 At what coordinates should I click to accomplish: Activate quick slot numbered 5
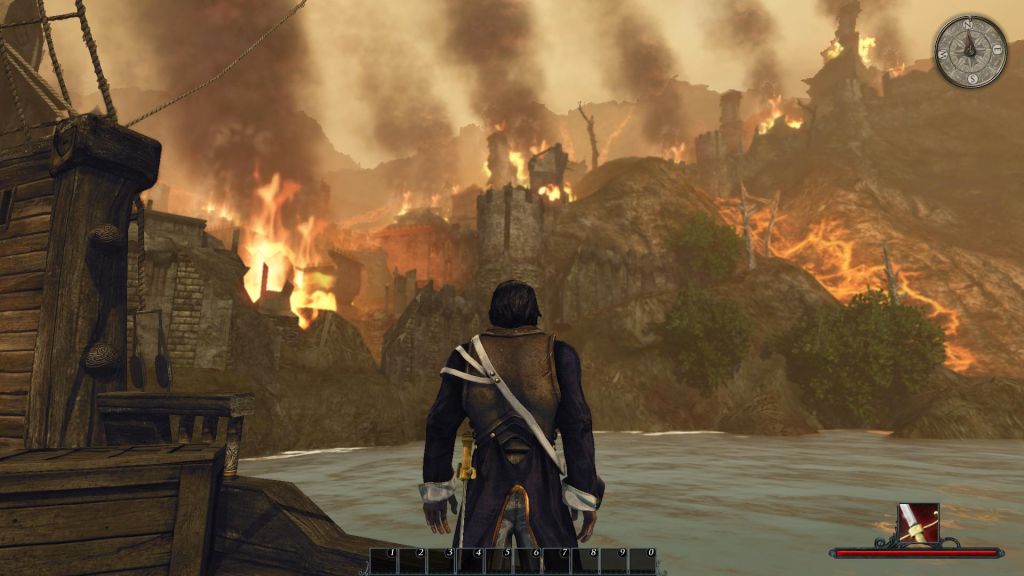[x=500, y=561]
